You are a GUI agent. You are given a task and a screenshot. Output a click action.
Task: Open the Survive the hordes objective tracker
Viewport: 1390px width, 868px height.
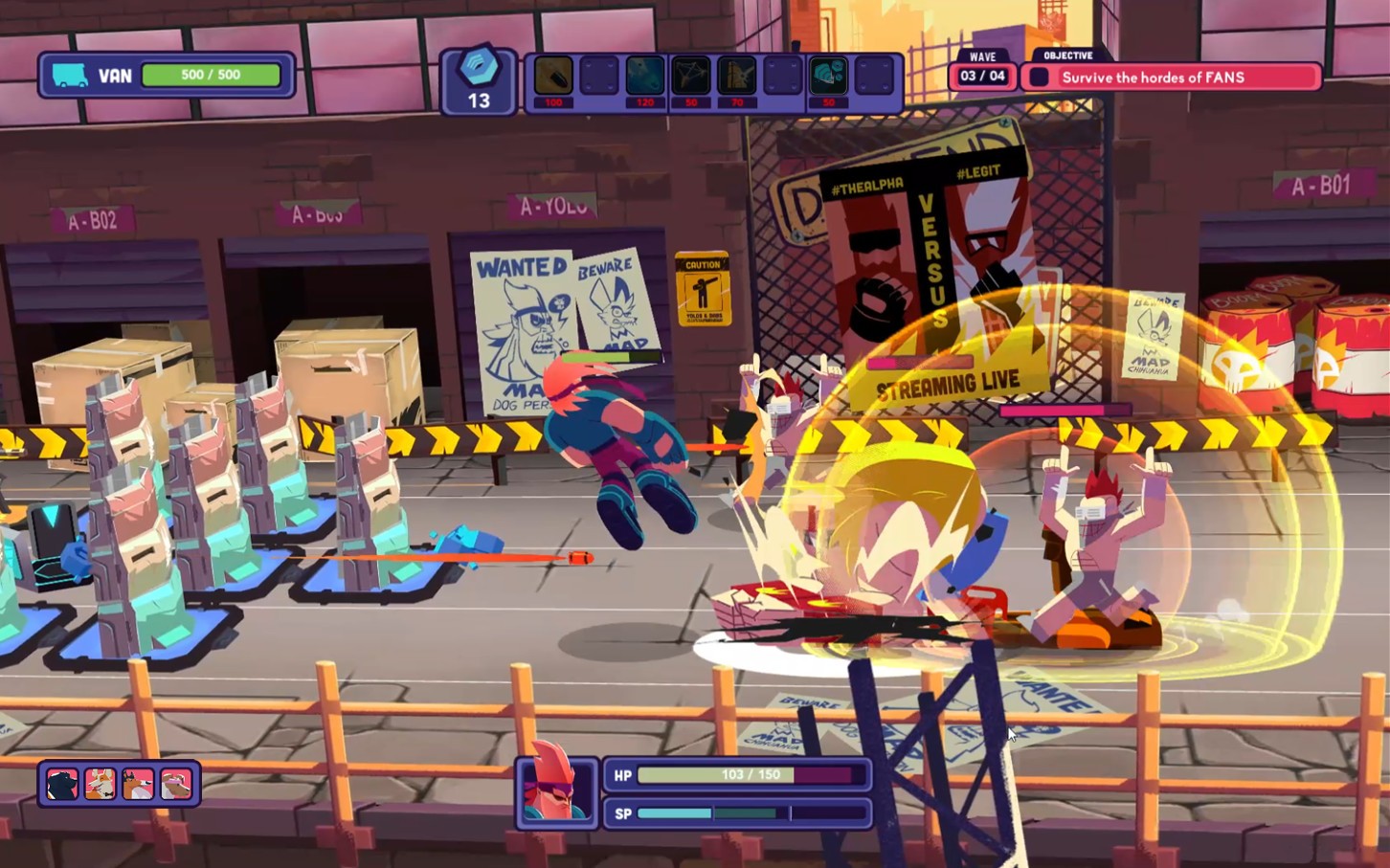1171,78
